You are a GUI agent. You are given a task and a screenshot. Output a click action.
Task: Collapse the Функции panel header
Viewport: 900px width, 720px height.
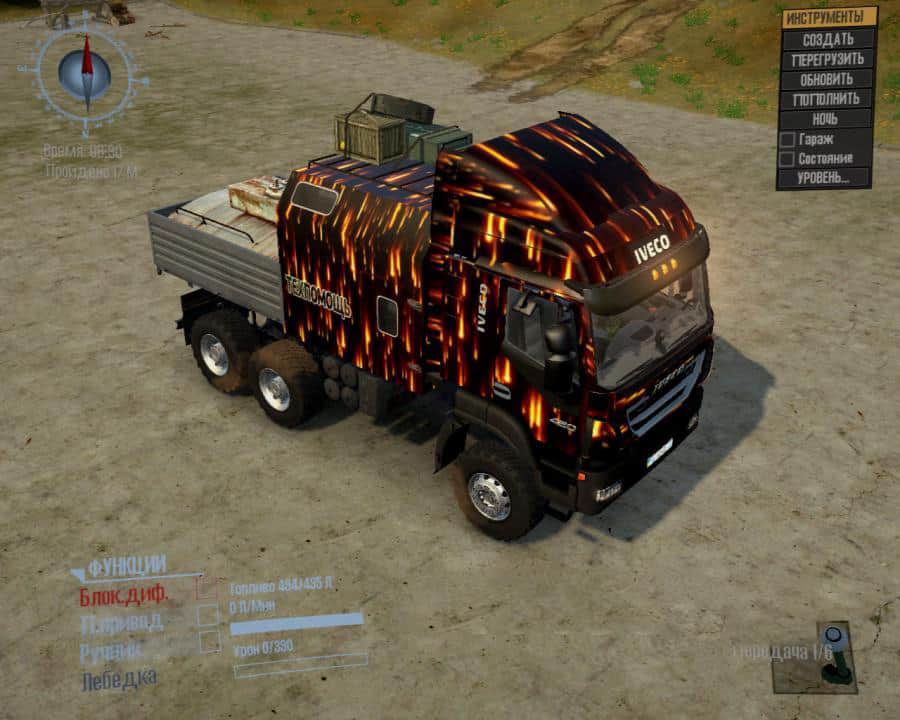tap(126, 567)
